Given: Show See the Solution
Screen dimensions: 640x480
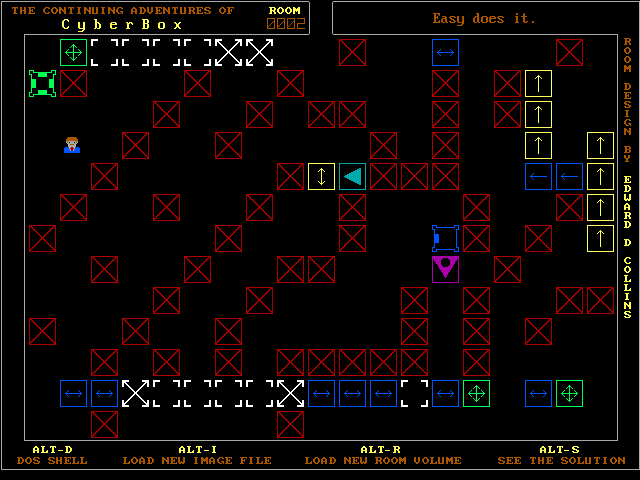Looking at the screenshot, I should click(561, 460).
